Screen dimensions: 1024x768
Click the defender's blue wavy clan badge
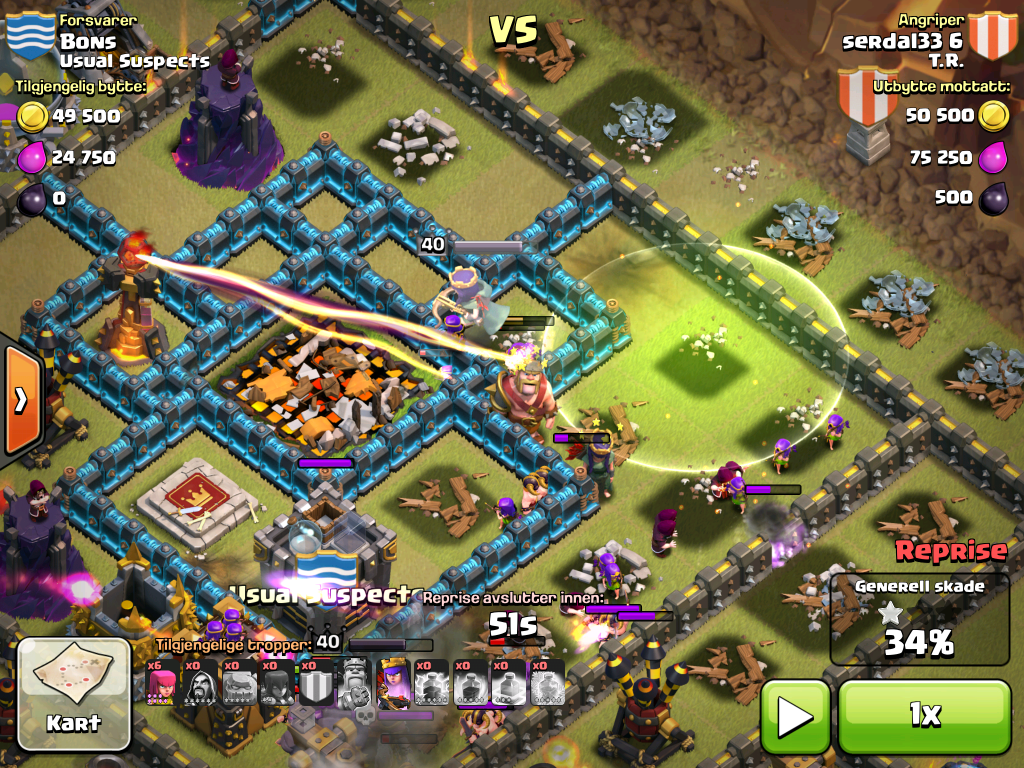click(x=30, y=35)
